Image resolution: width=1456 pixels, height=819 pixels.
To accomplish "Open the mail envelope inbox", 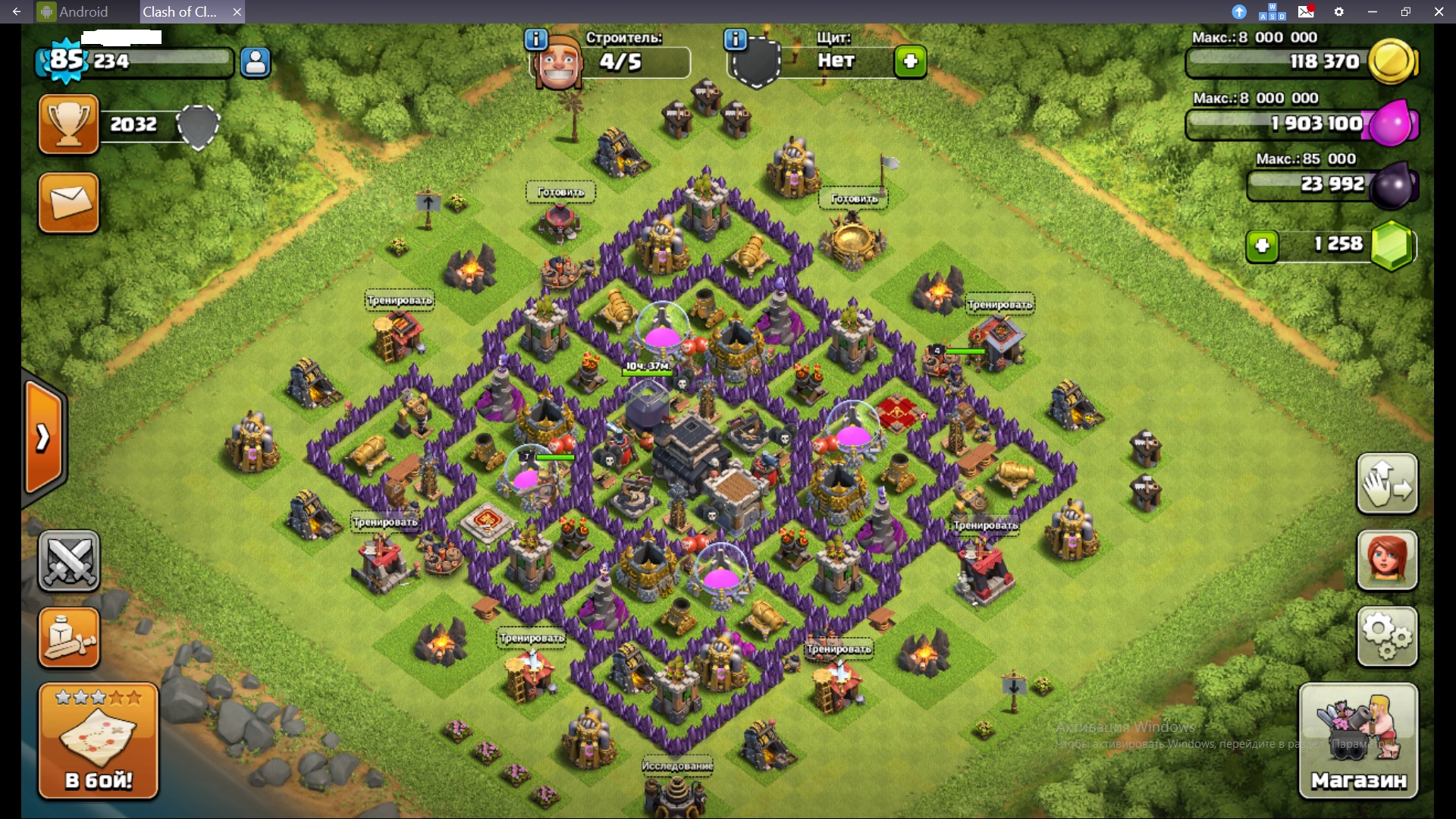I will click(x=69, y=203).
